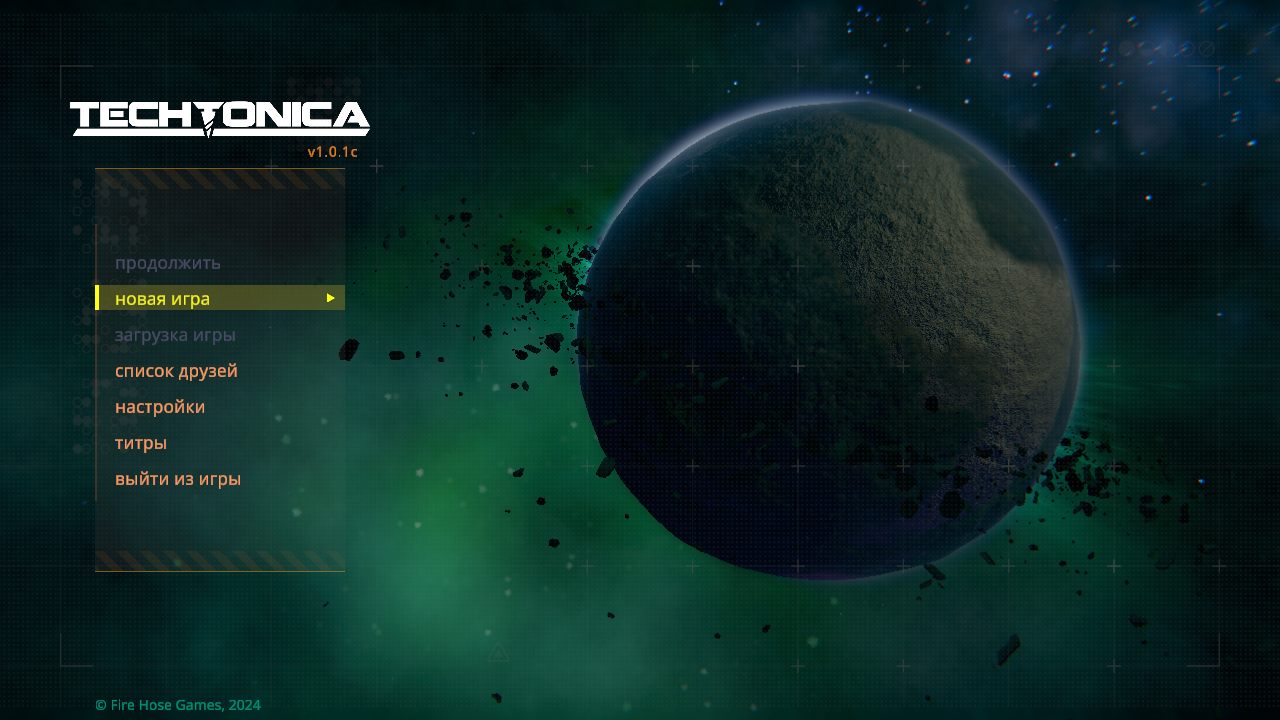Click the yellow selection highlight bar

coord(220,297)
